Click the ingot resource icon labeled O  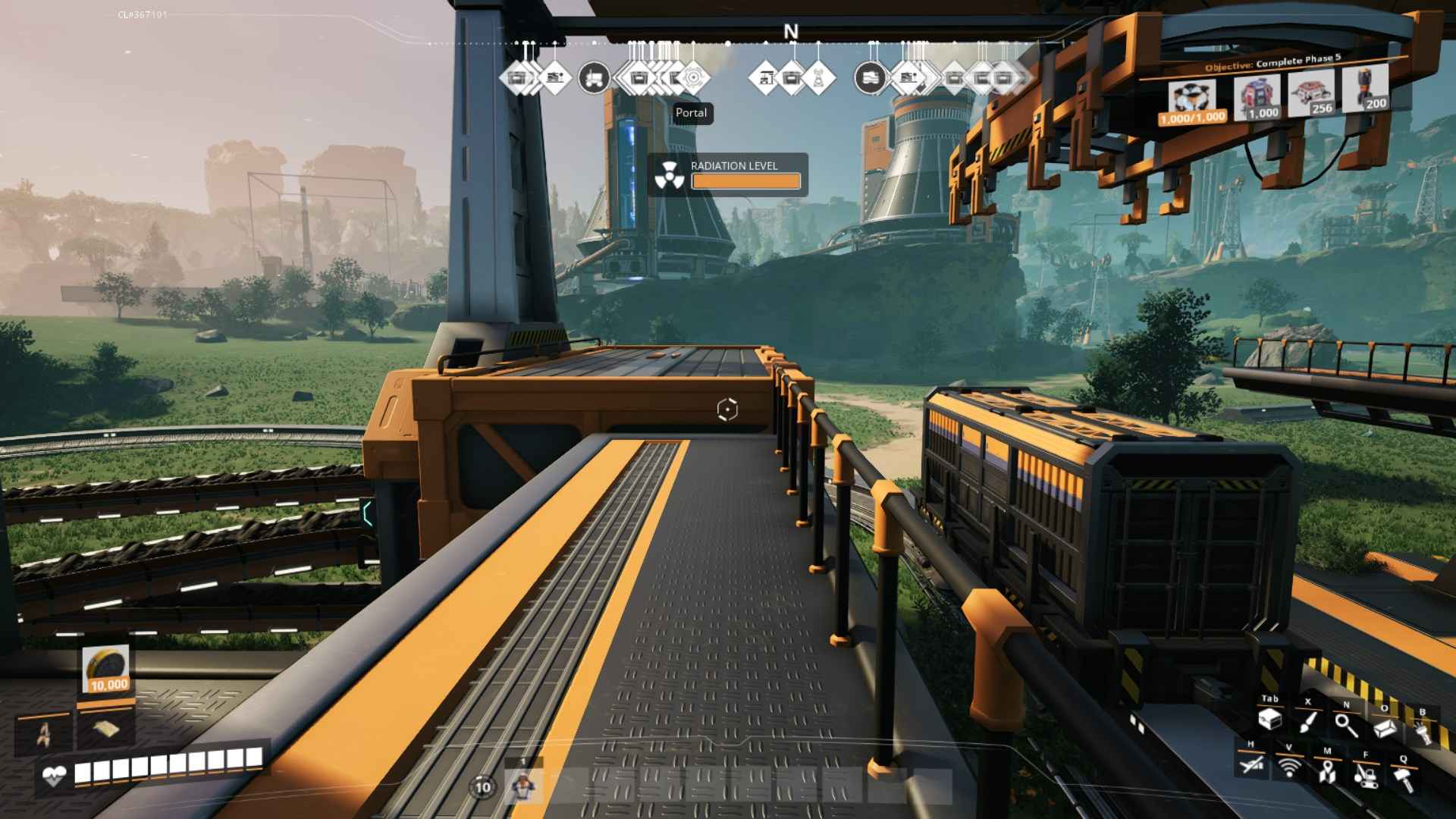pos(1384,728)
